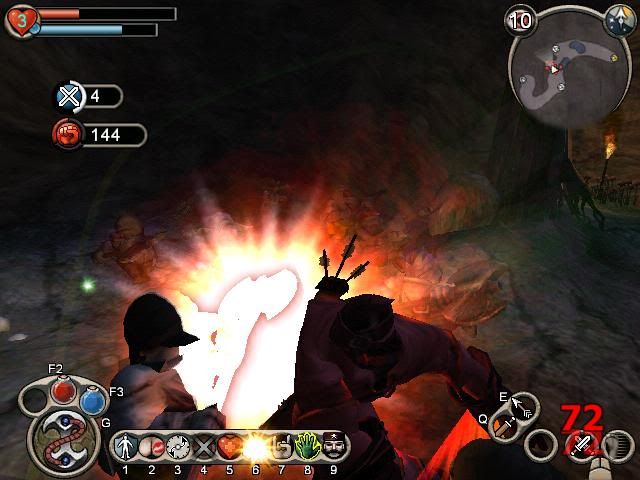
Task: Use the blue will potion
Action: [93, 400]
